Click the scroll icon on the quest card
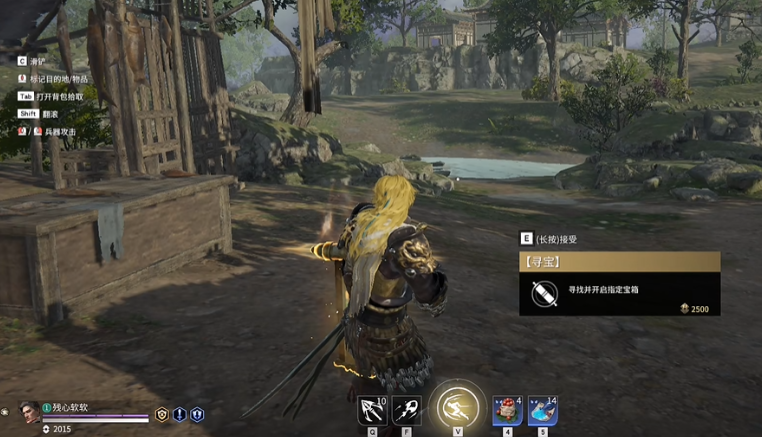The image size is (762, 437). 545,293
